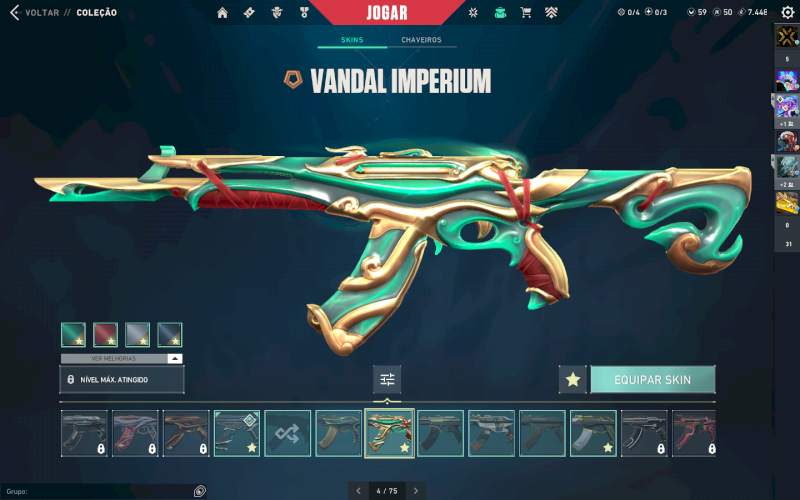Image resolution: width=800 pixels, height=500 pixels.
Task: Go to the previous skin page arrow
Action: 357,491
